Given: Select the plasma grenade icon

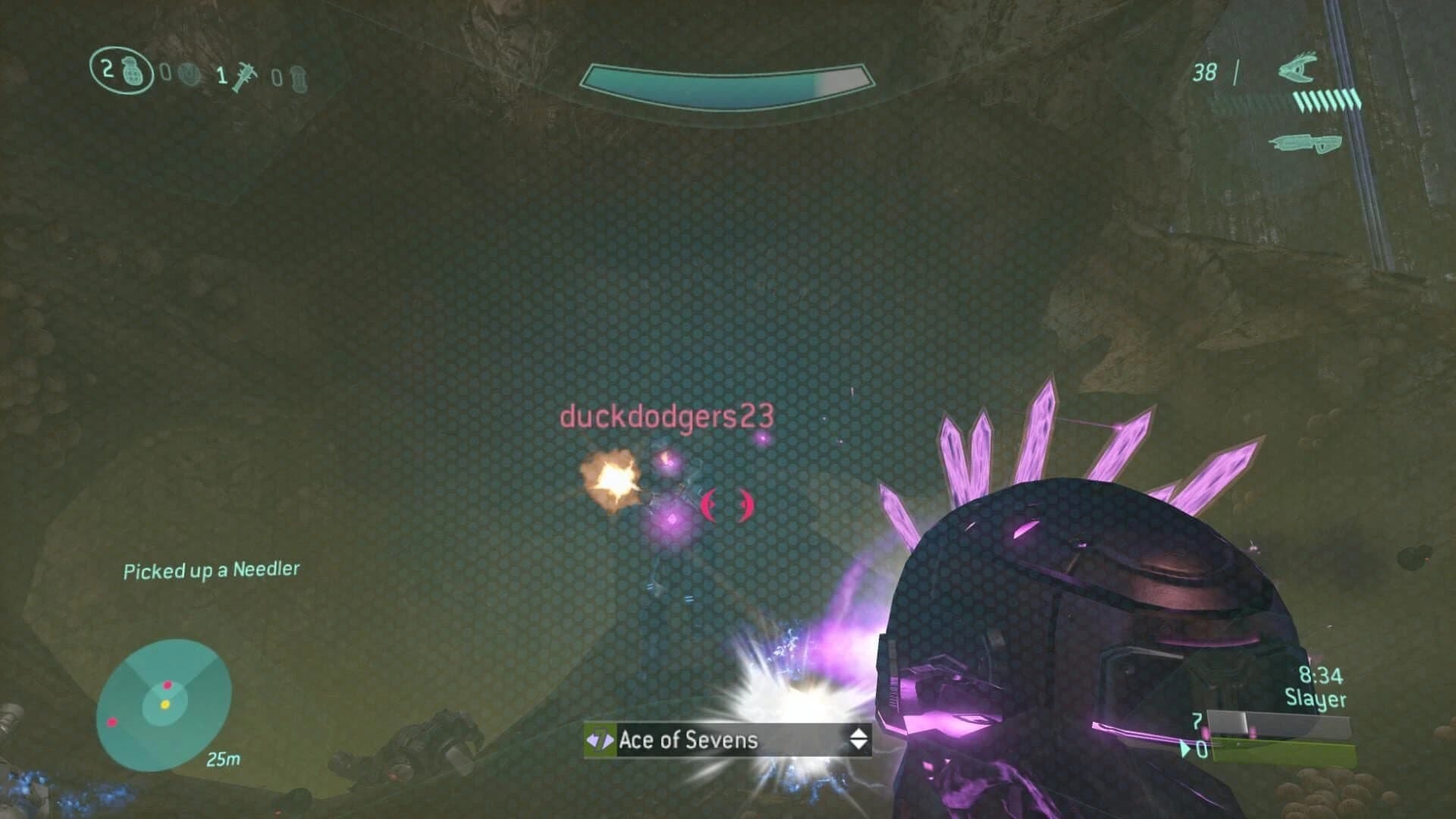Looking at the screenshot, I should pos(189,73).
